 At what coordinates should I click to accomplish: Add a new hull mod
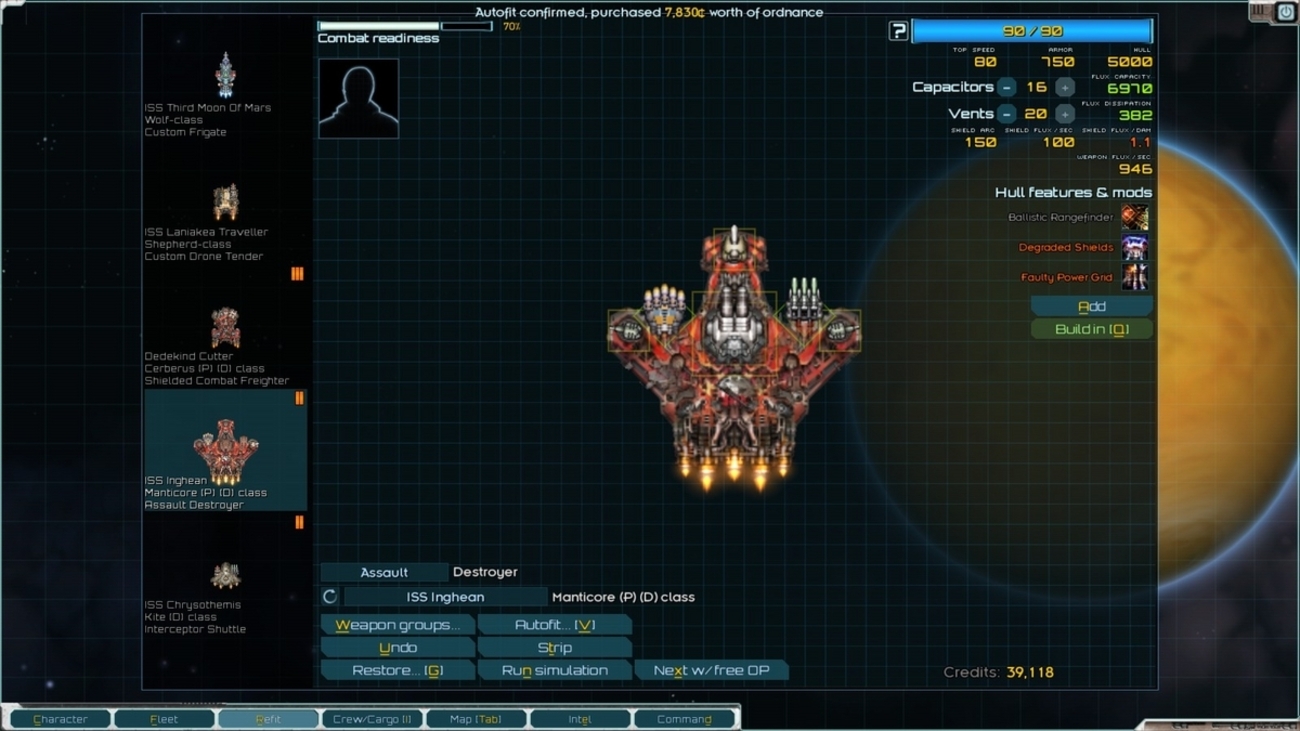click(1091, 306)
